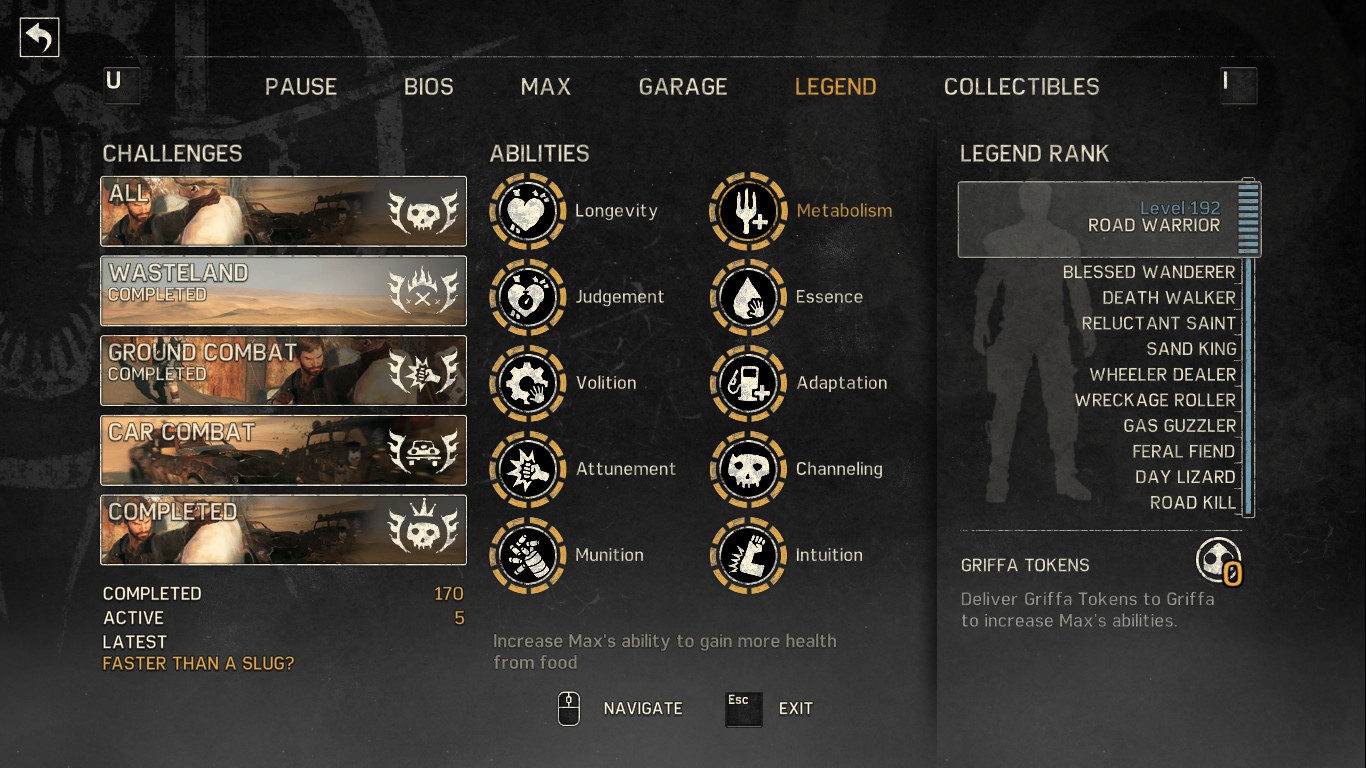Viewport: 1366px width, 768px height.
Task: Select the Intuition ability icon
Action: 748,555
